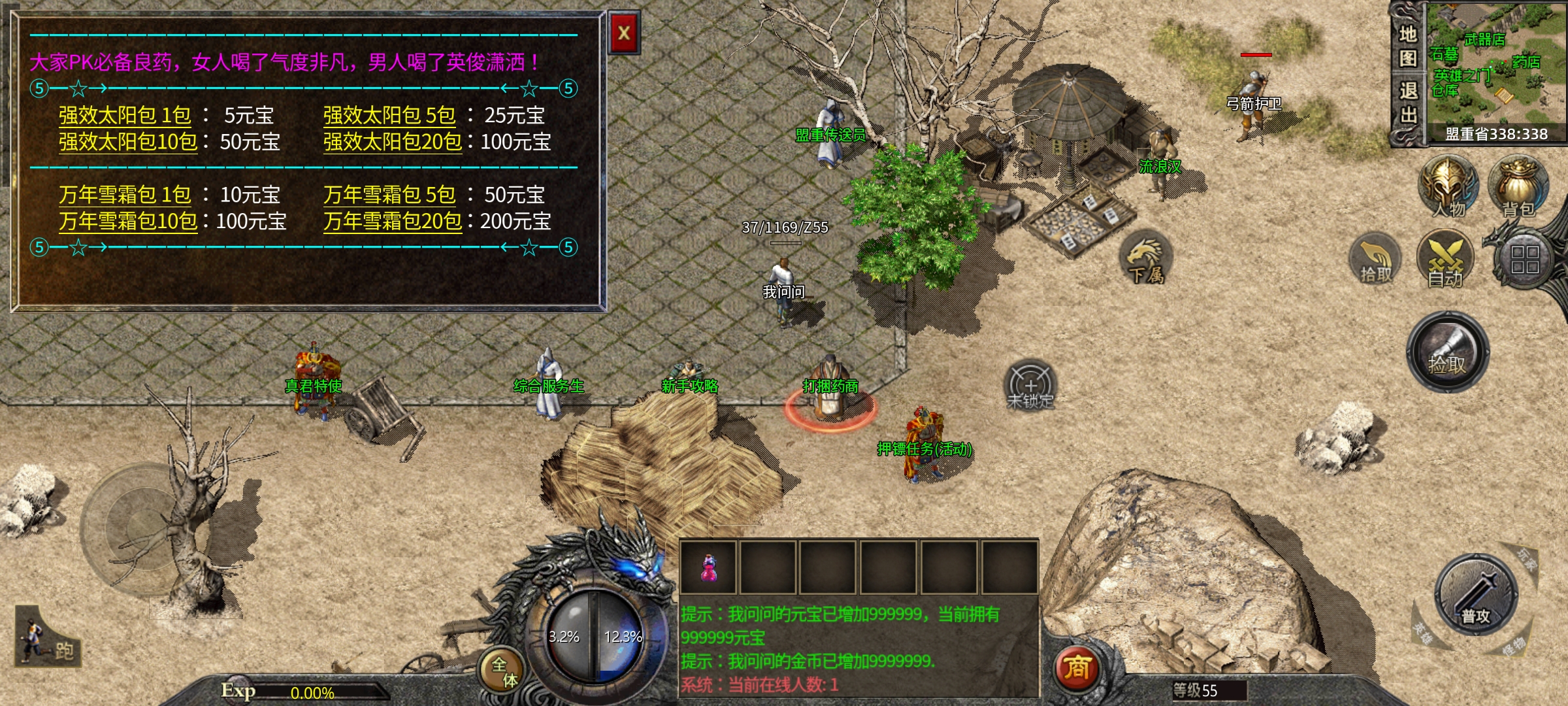This screenshot has height=706, width=1568.
Task: Open the 地图 map button
Action: point(1408,46)
